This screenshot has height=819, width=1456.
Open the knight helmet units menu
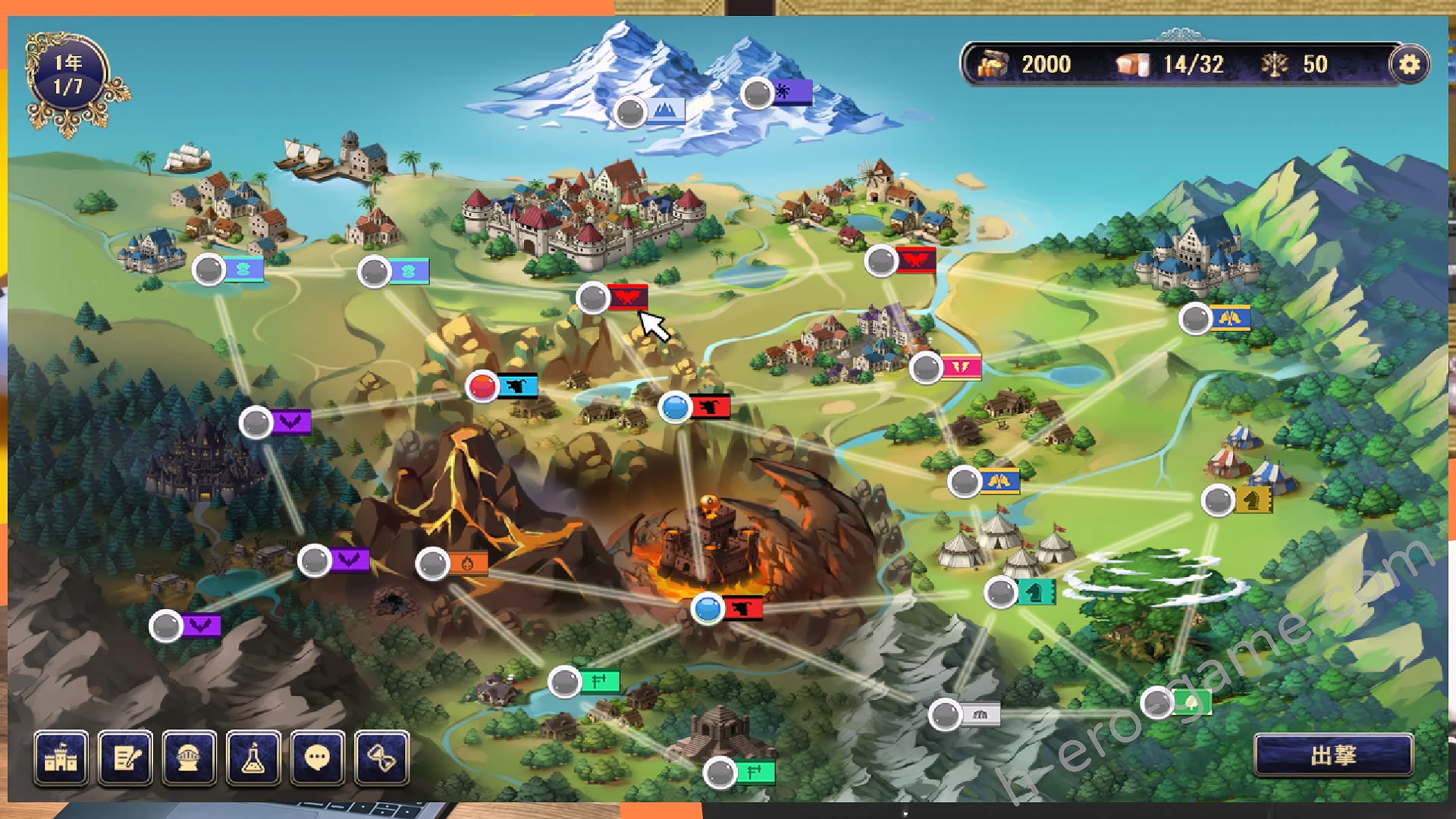click(190, 757)
